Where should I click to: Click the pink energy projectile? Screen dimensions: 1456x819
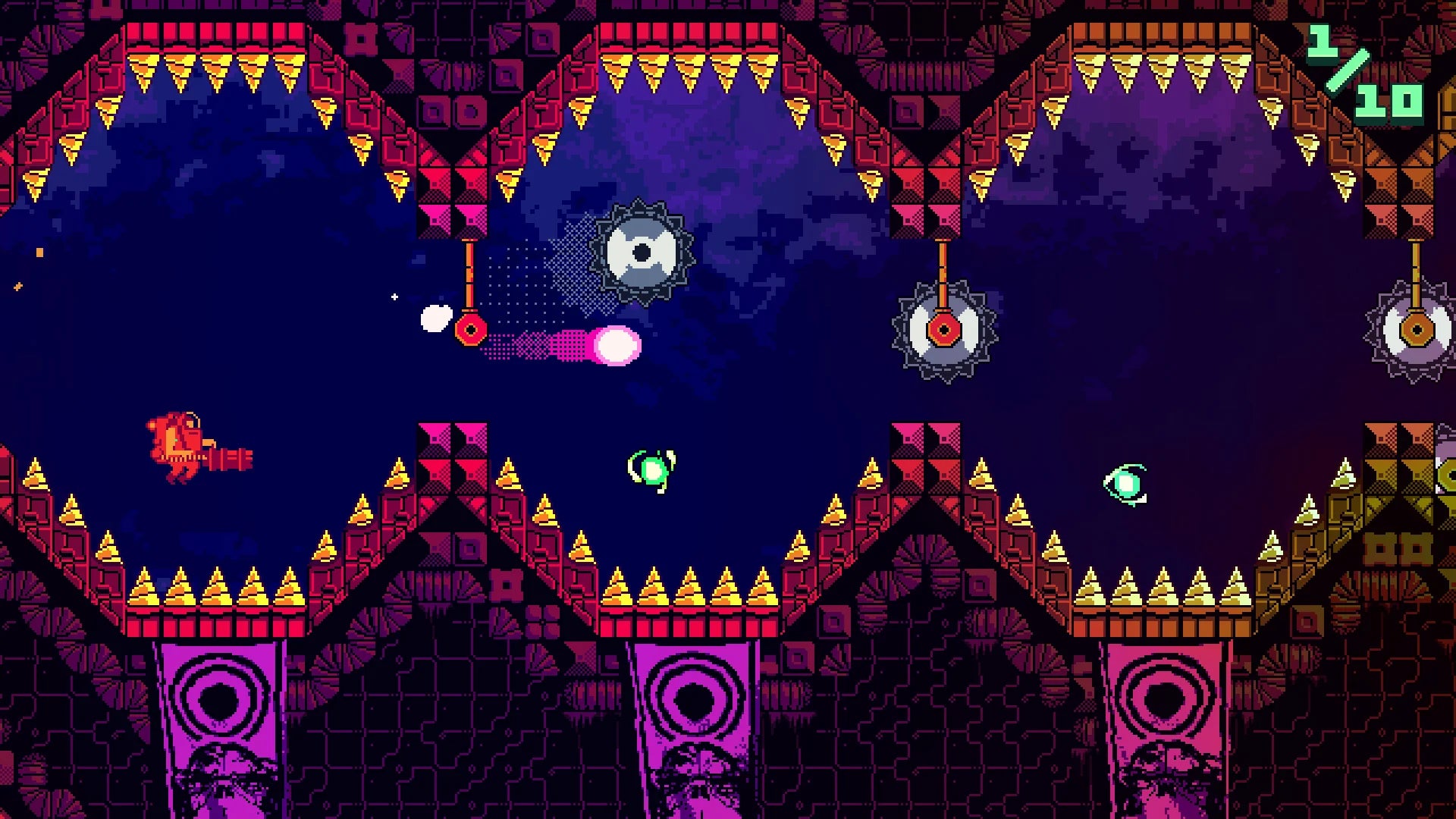[618, 345]
